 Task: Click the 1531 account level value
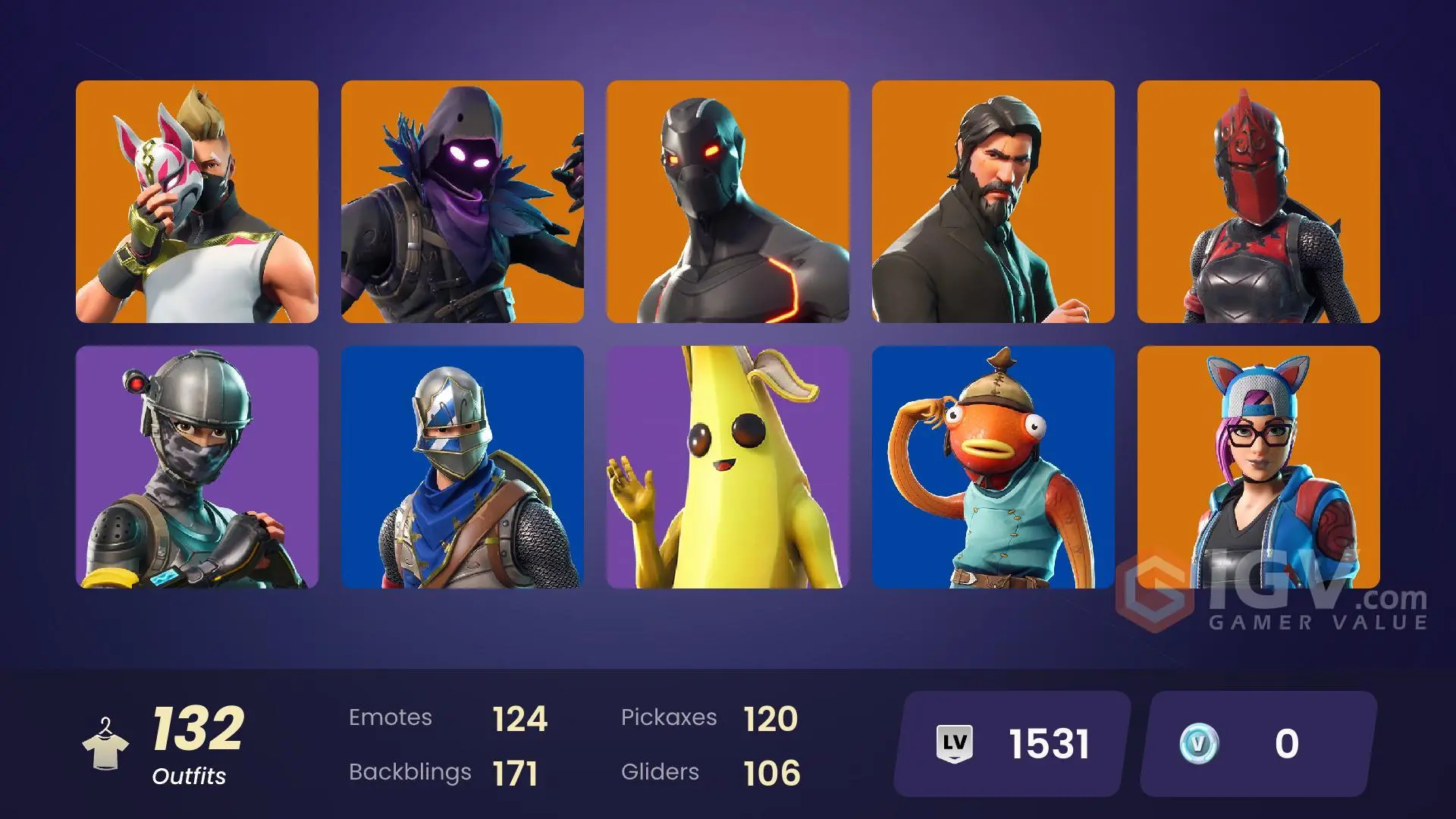click(x=1046, y=744)
